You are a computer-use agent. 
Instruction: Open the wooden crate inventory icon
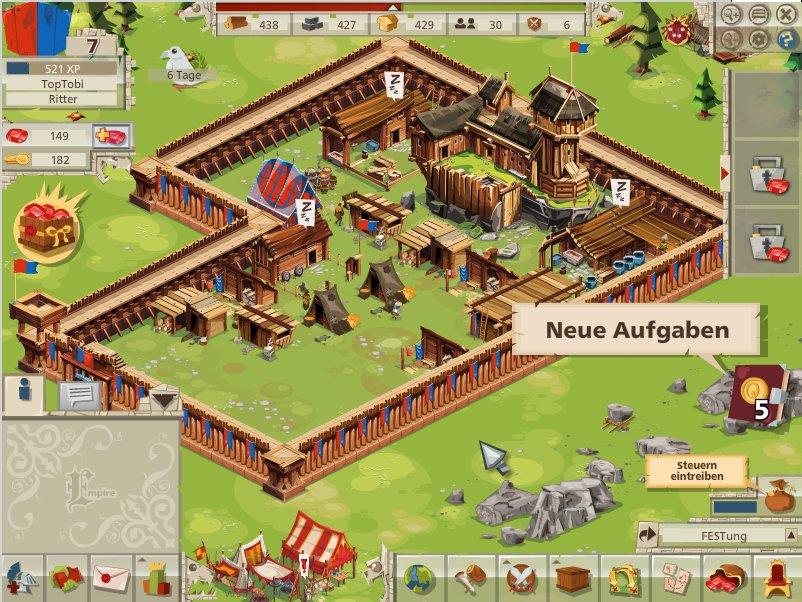tap(573, 579)
